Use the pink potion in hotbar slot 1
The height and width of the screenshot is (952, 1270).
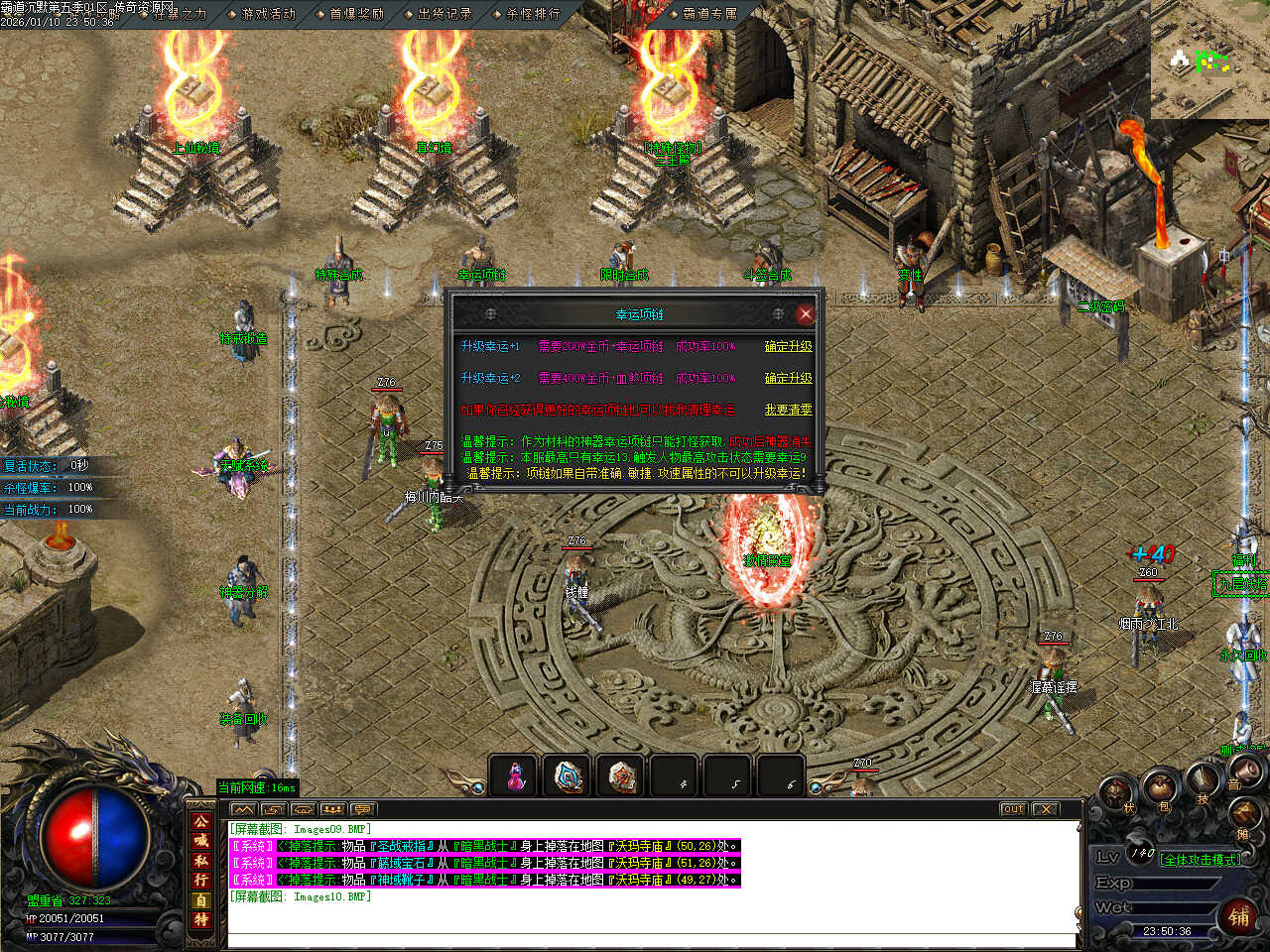click(515, 776)
